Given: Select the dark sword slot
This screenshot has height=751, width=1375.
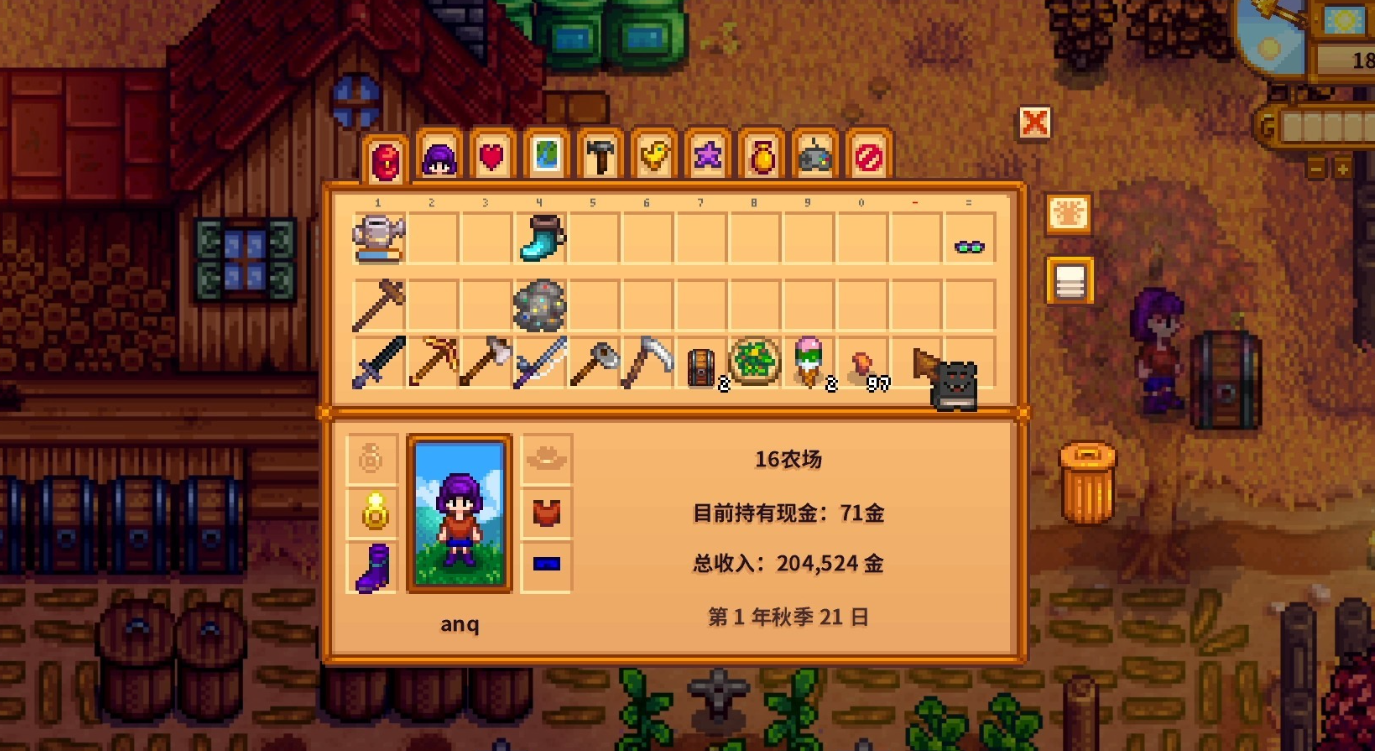Looking at the screenshot, I should (378, 362).
